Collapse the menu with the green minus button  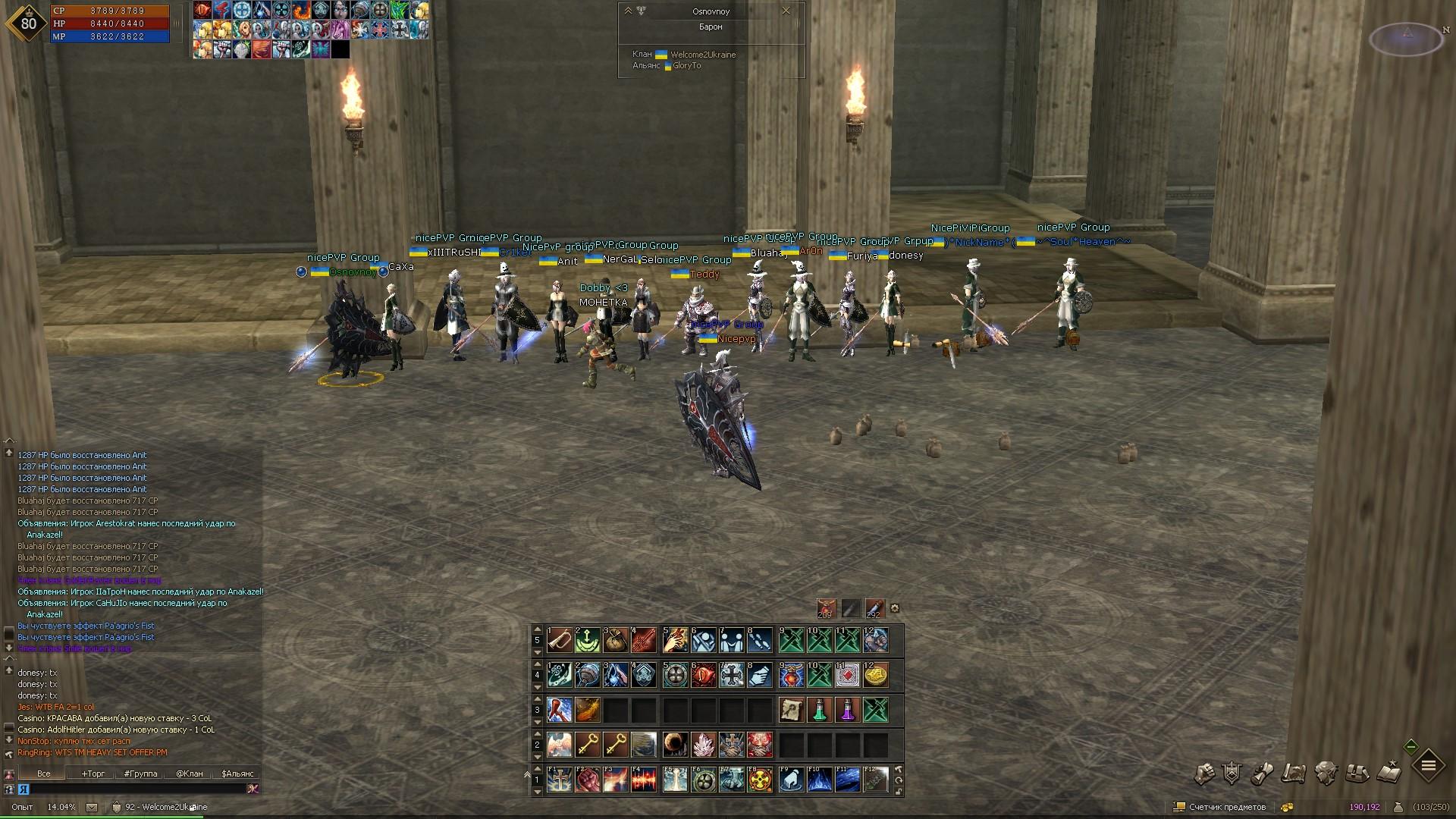[1410, 747]
